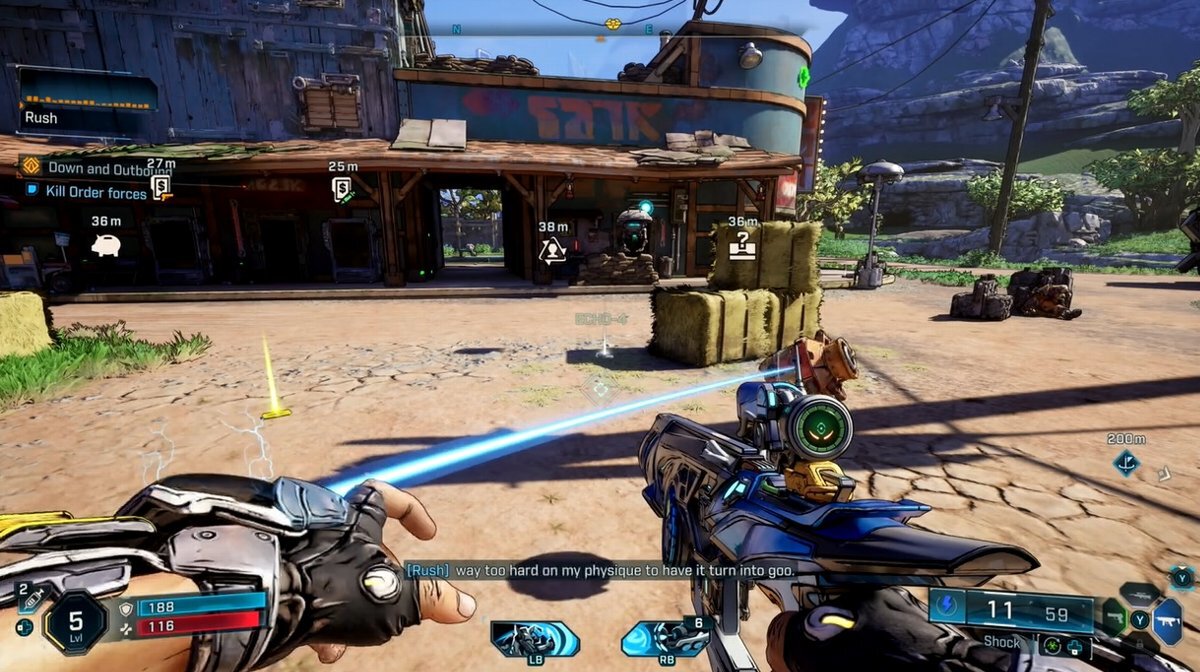1200x672 pixels.
Task: Click the 200m anchor waypoint marker
Action: coord(1126,463)
